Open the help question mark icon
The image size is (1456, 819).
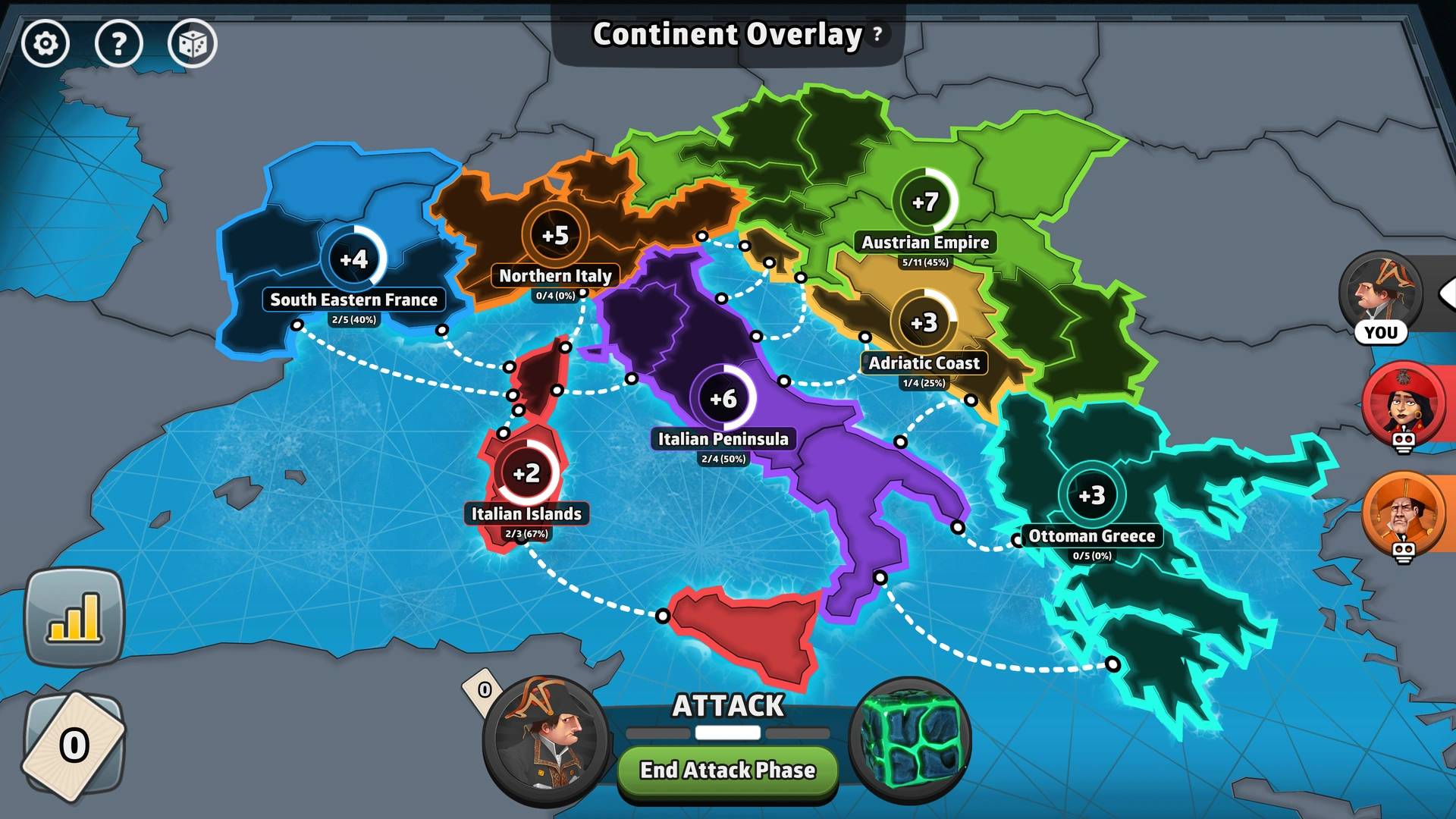pyautogui.click(x=120, y=44)
